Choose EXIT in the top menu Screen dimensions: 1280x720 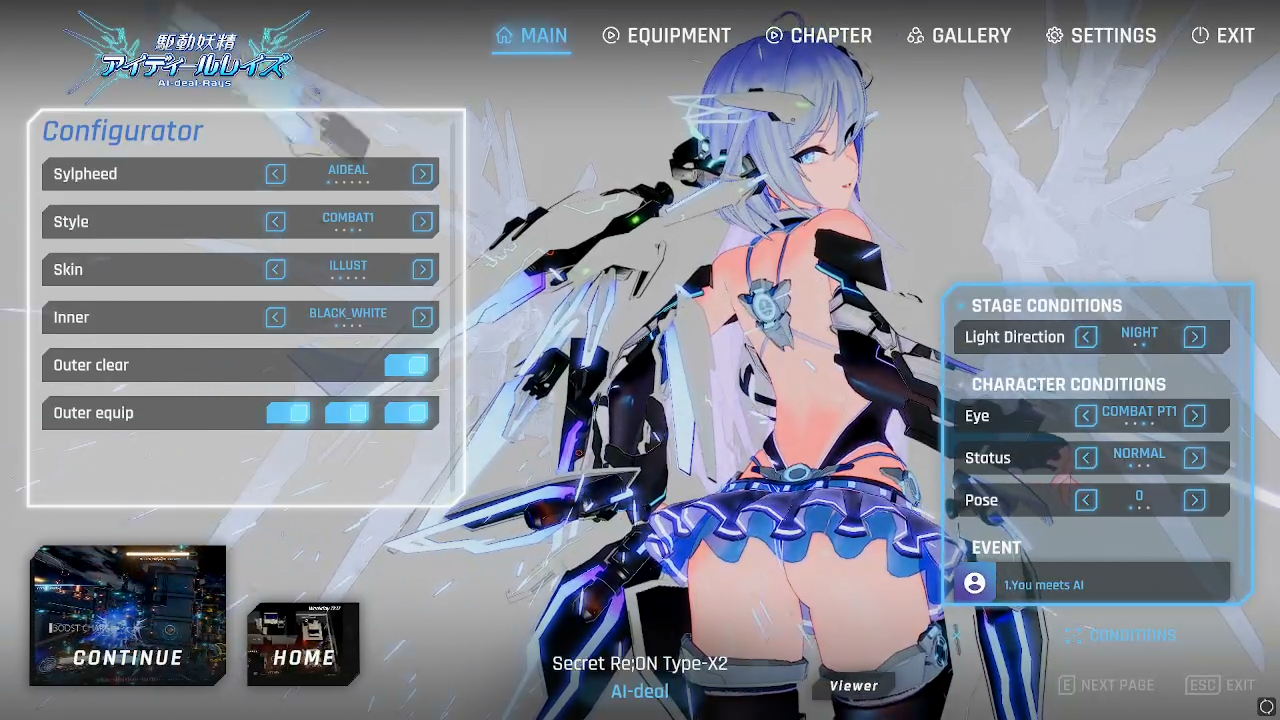pos(1223,36)
